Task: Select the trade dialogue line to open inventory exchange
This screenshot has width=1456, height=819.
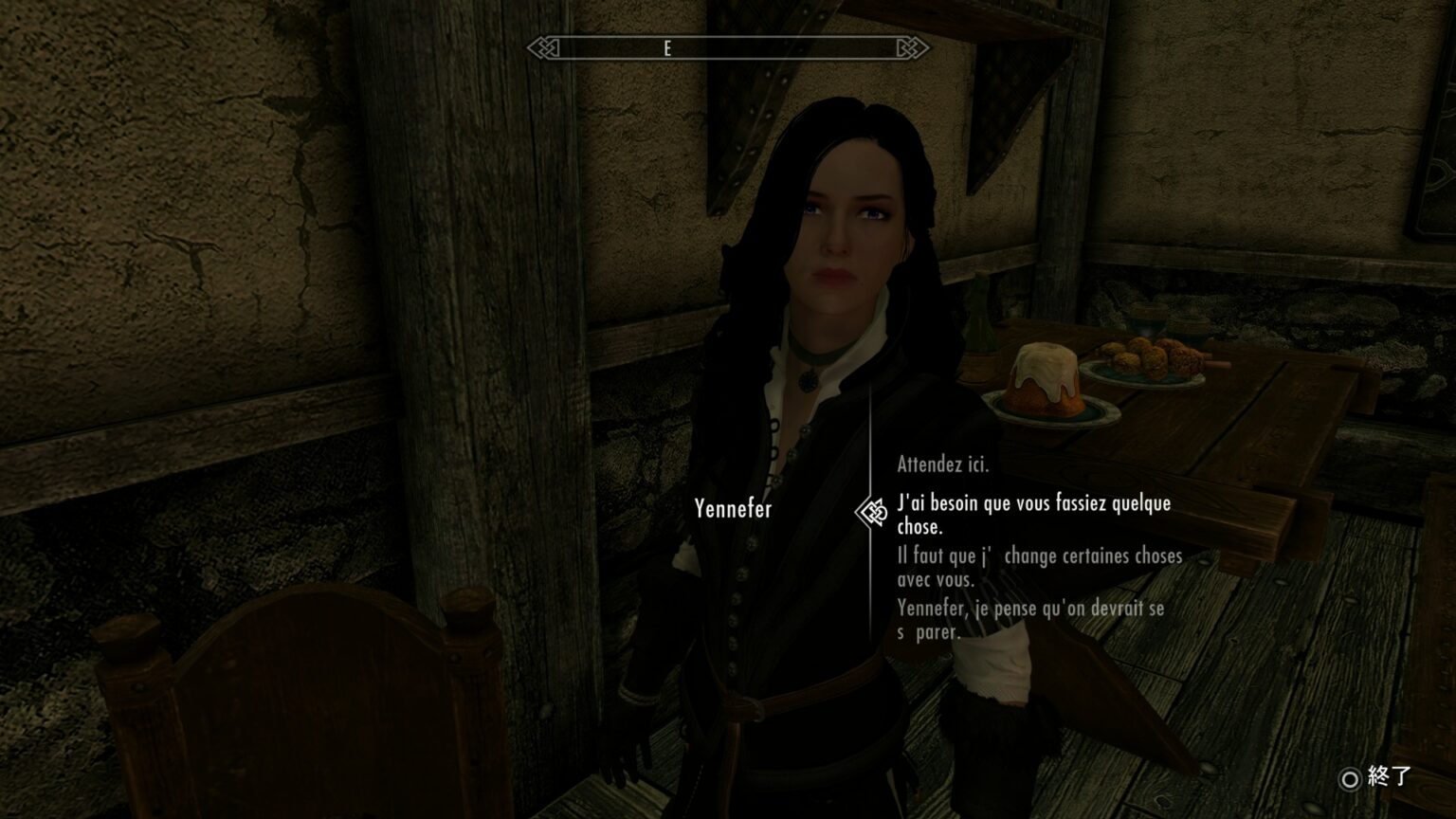Action: click(x=1038, y=566)
